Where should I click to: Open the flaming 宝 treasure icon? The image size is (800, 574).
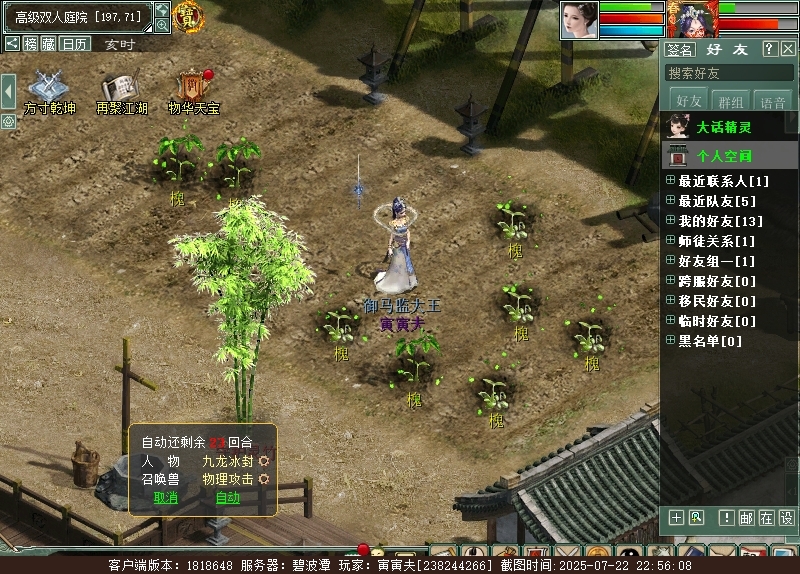(186, 16)
